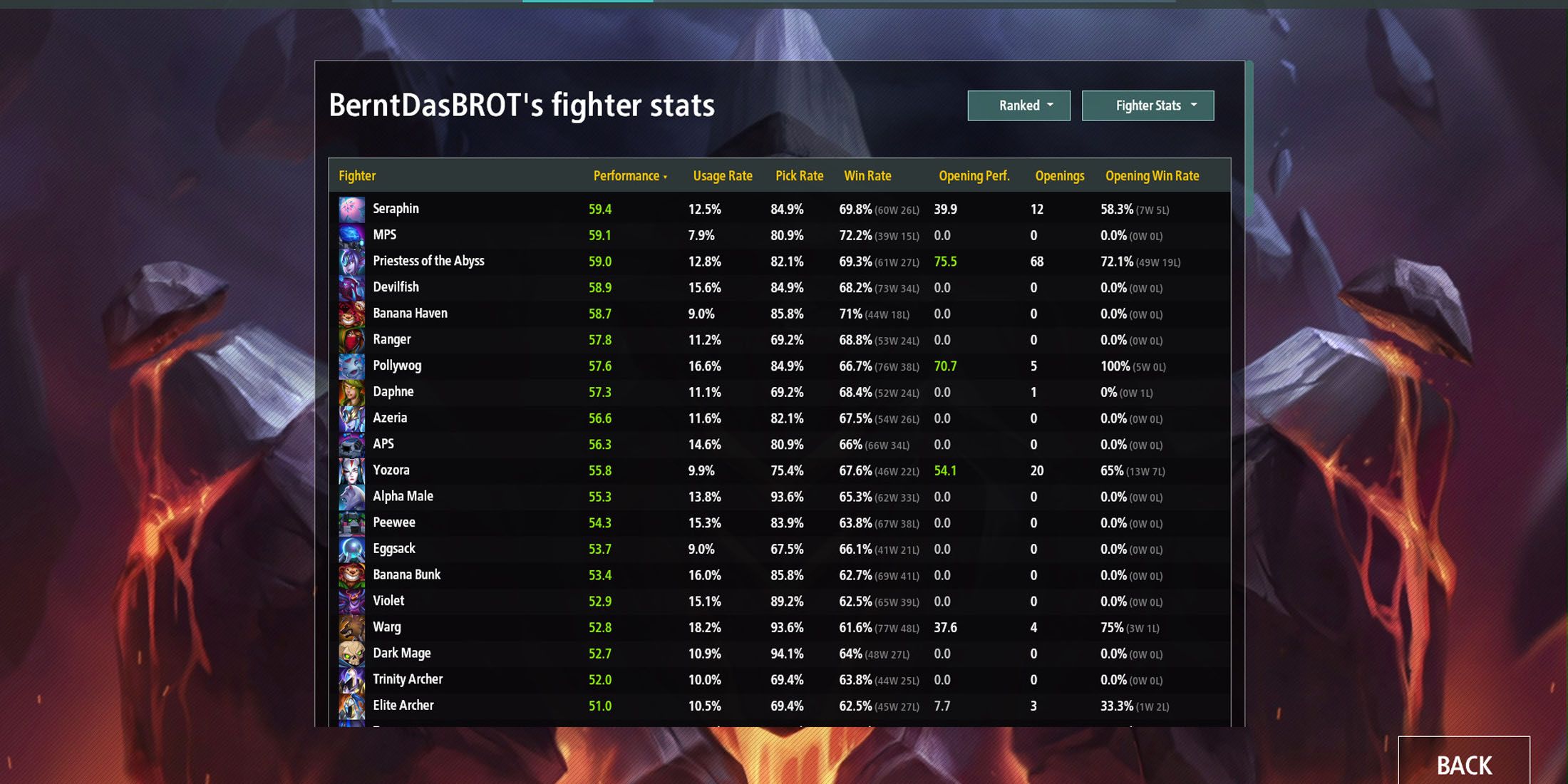Viewport: 1568px width, 784px height.
Task: Select the Openings column header
Action: (x=1060, y=175)
